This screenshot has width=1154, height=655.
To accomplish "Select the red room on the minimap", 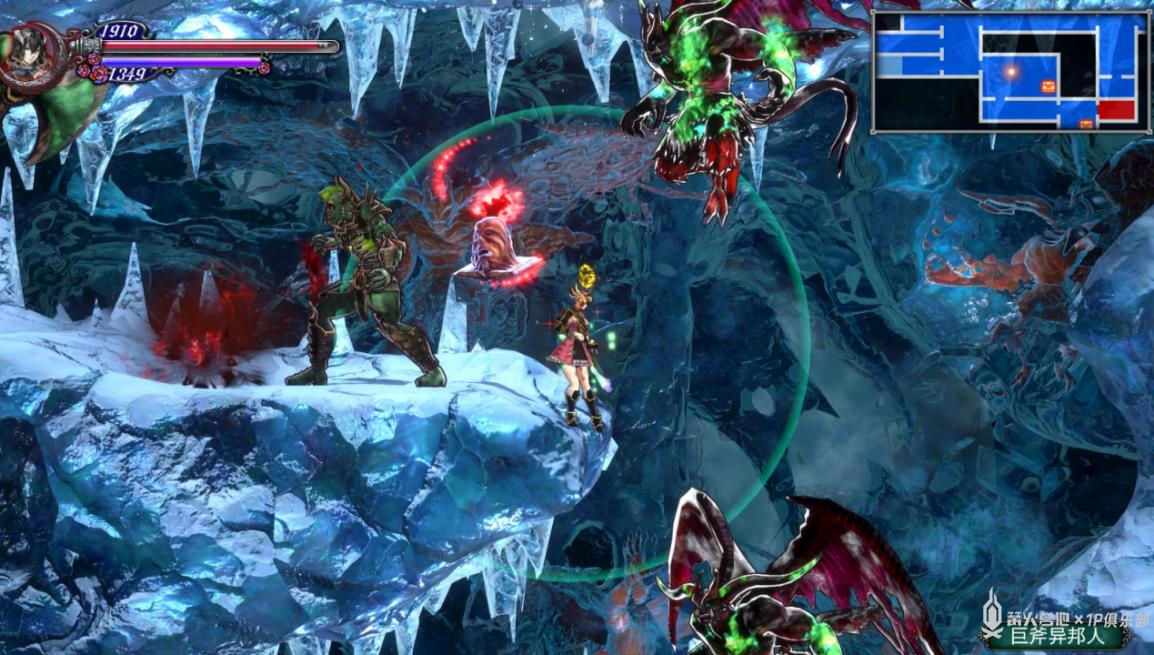I will click(x=1116, y=110).
